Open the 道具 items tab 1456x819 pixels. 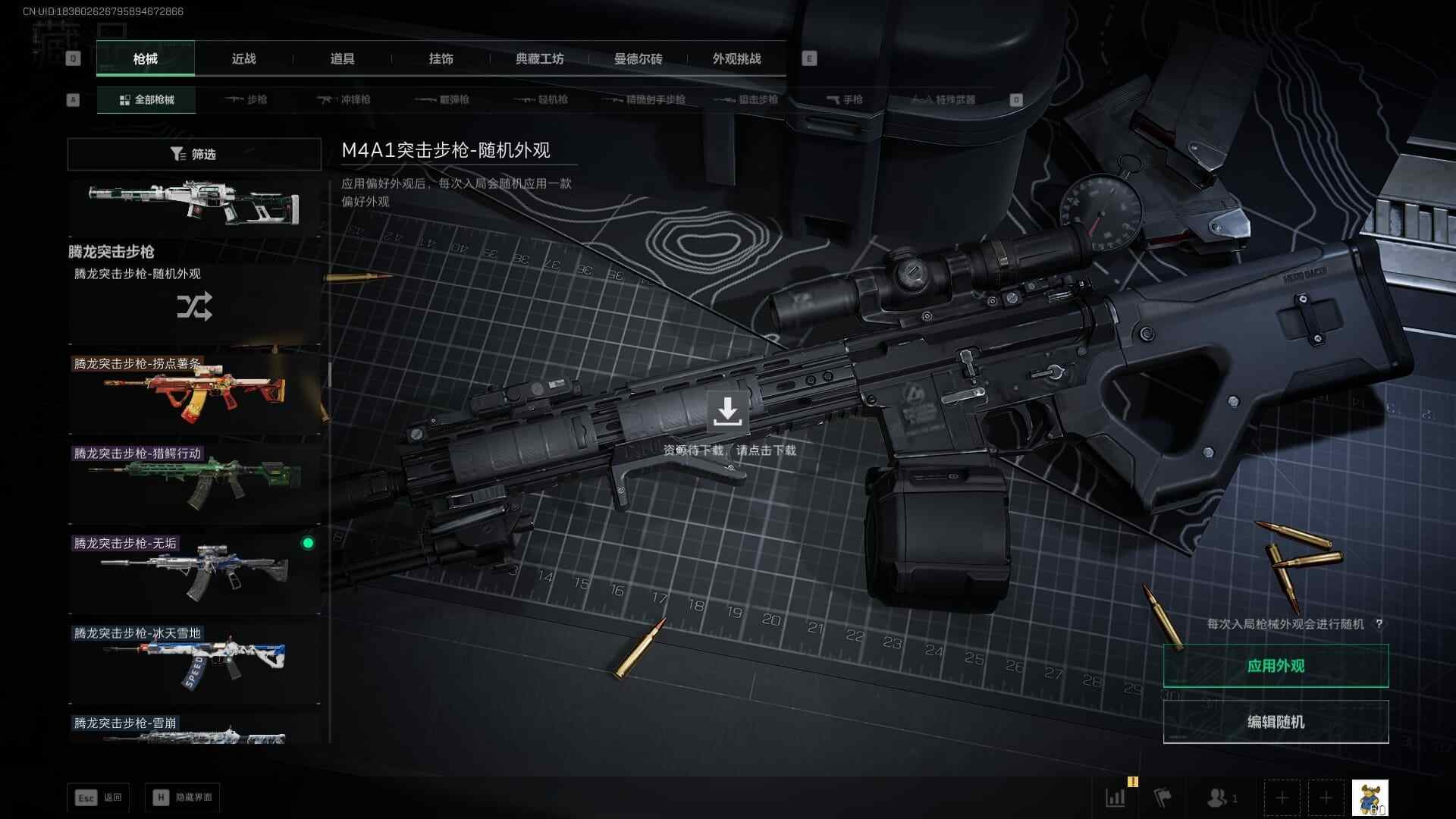coord(342,58)
